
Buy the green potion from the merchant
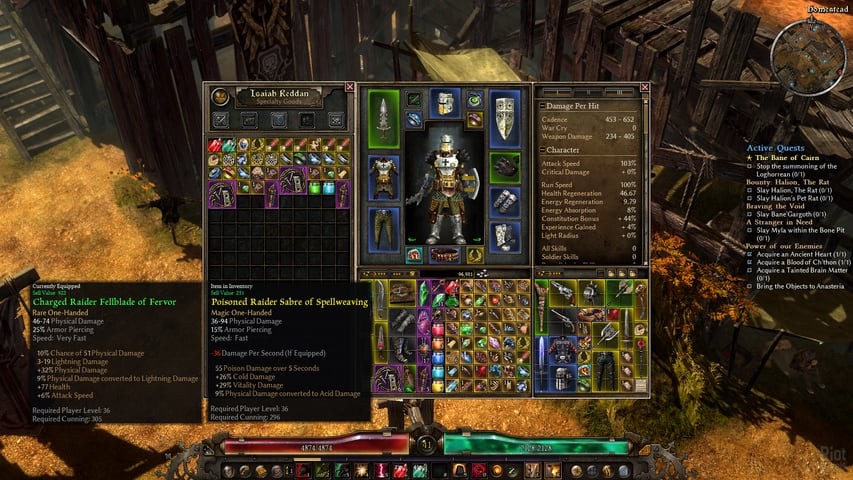click(313, 187)
